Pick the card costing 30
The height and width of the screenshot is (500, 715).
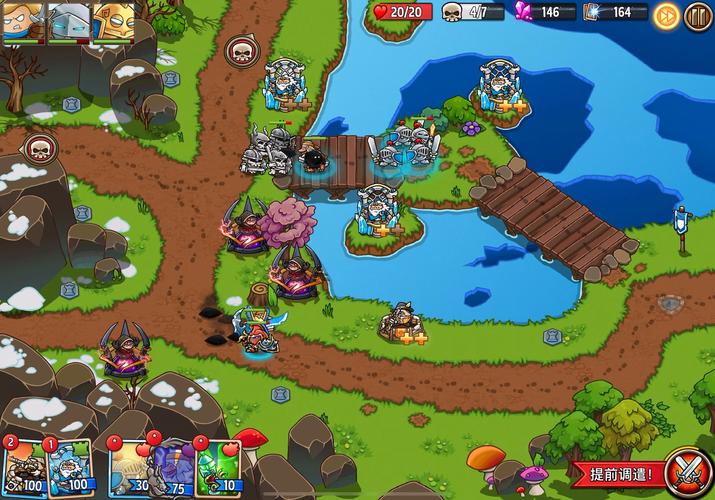[x=127, y=465]
